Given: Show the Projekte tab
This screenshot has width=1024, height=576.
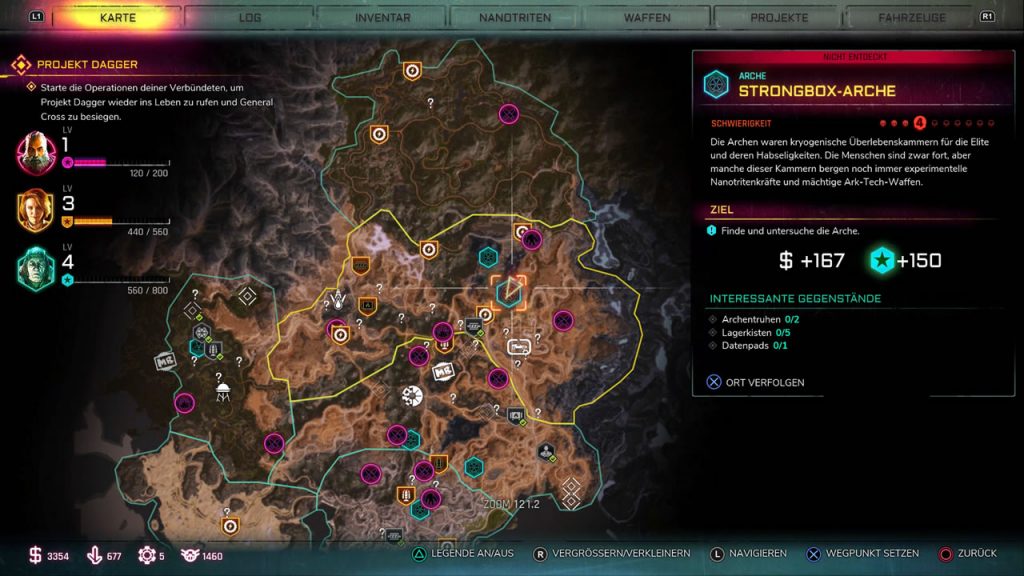Looking at the screenshot, I should click(779, 17).
